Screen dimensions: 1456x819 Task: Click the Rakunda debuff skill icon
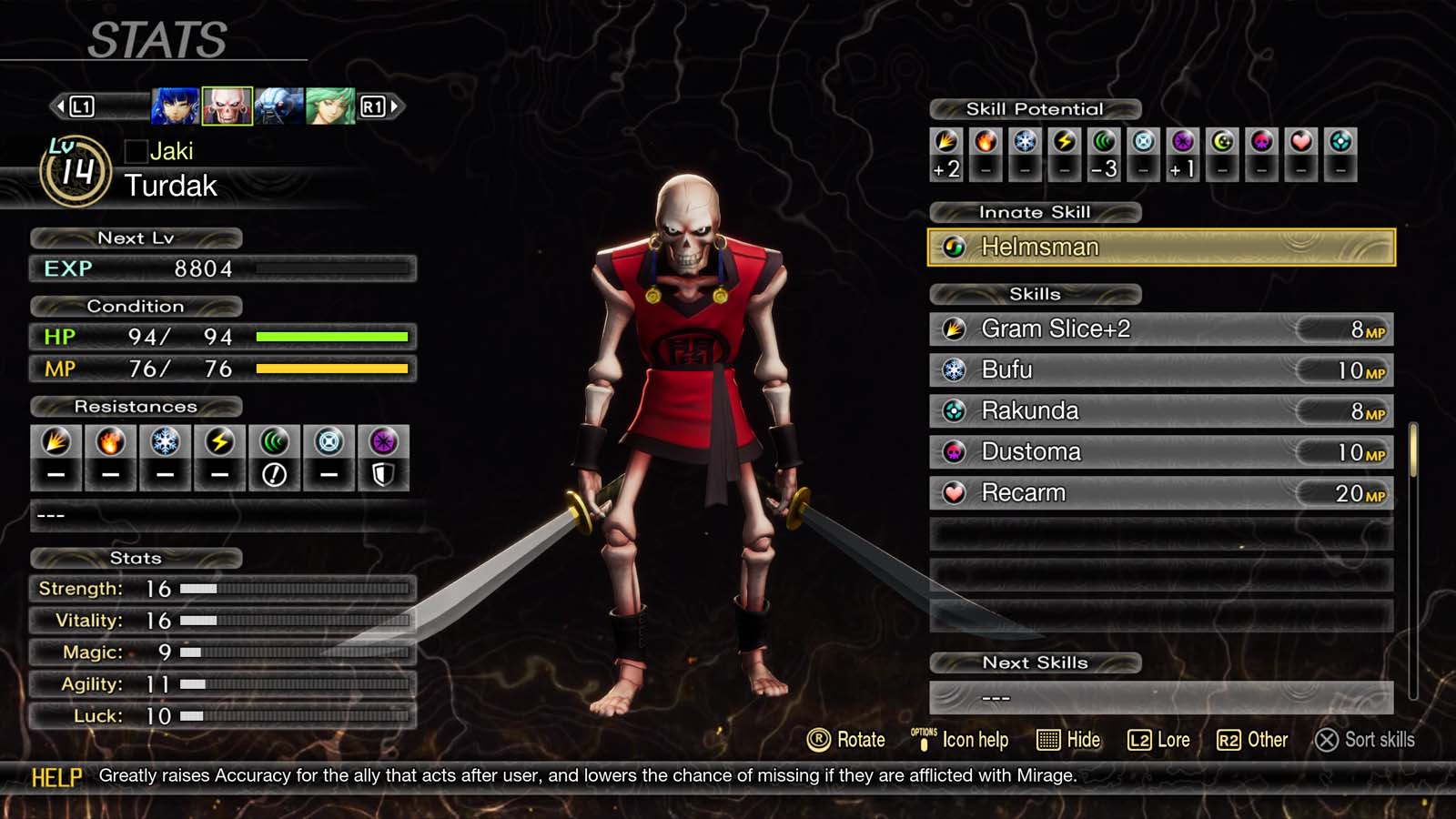(955, 410)
